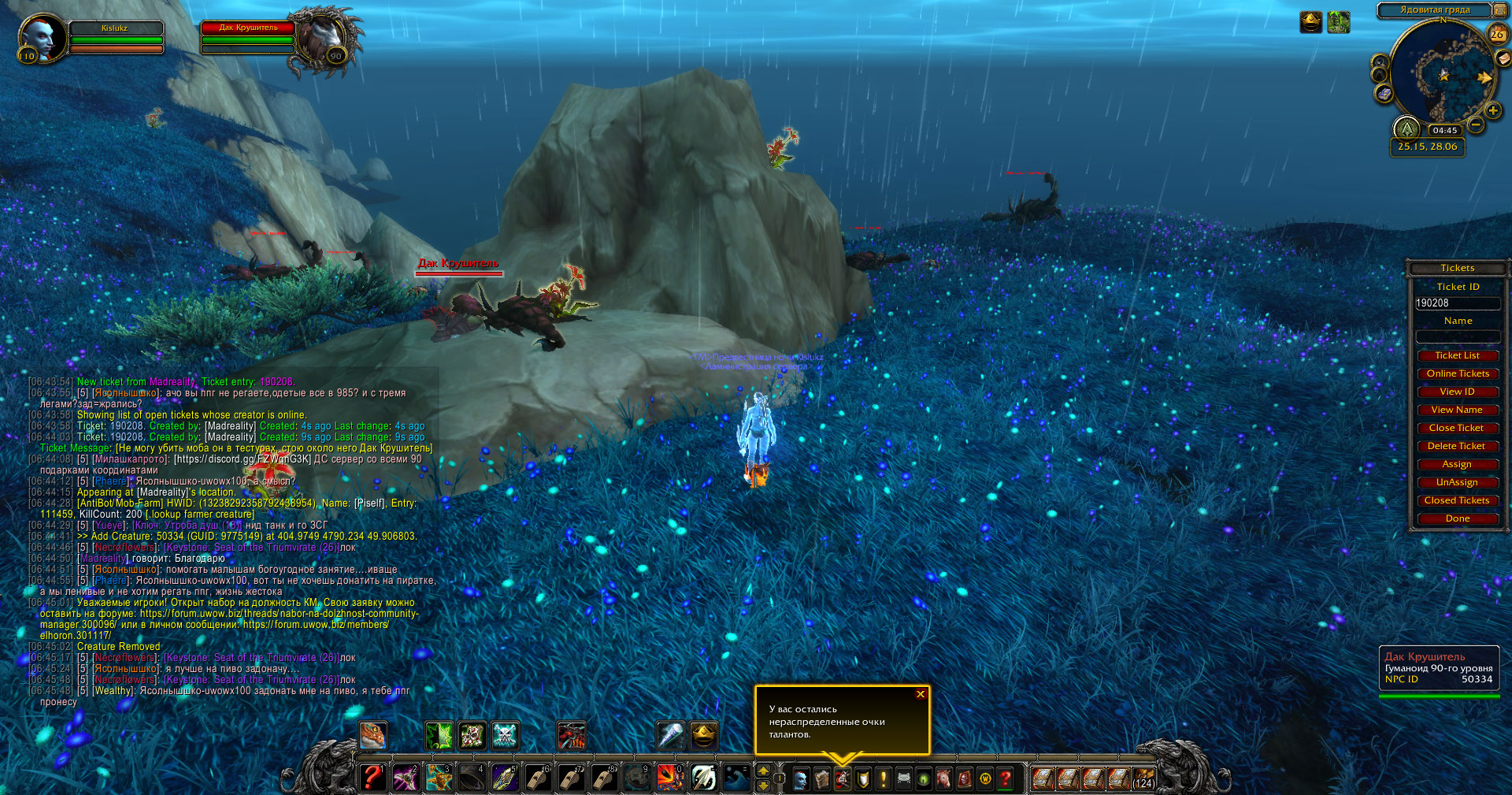
Task: Open the calendar showing day 26
Action: point(1497,34)
